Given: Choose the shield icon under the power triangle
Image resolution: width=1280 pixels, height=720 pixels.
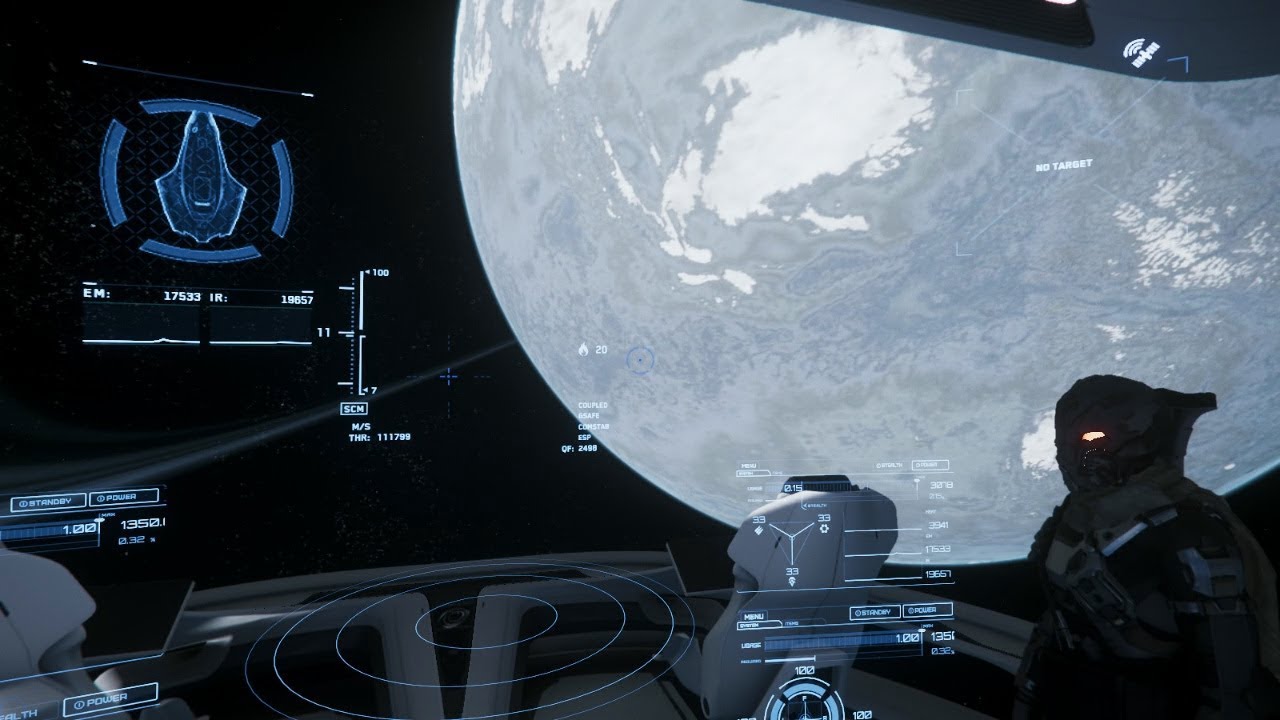Looking at the screenshot, I should pyautogui.click(x=792, y=581).
